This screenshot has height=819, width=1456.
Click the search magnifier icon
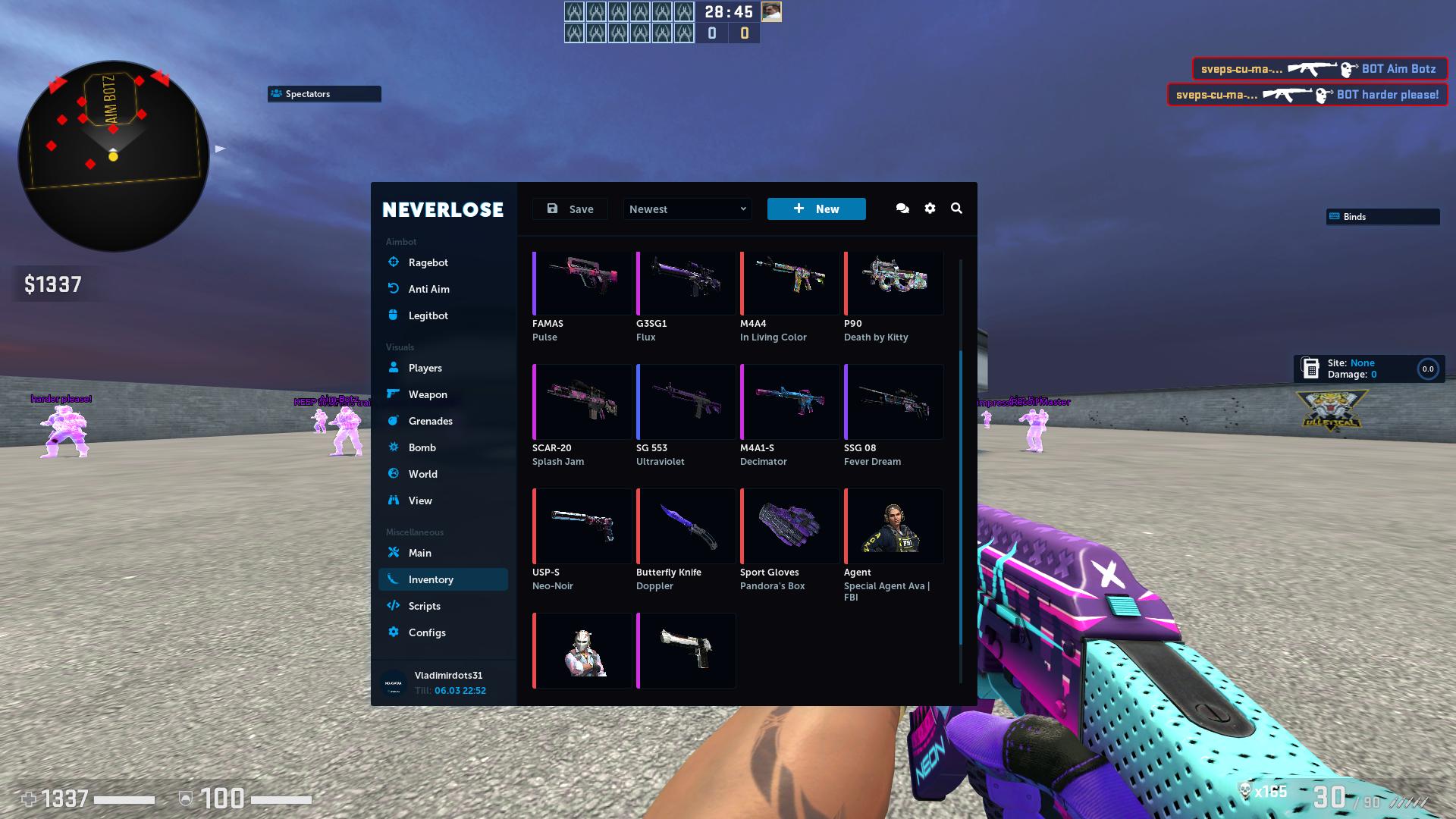956,208
